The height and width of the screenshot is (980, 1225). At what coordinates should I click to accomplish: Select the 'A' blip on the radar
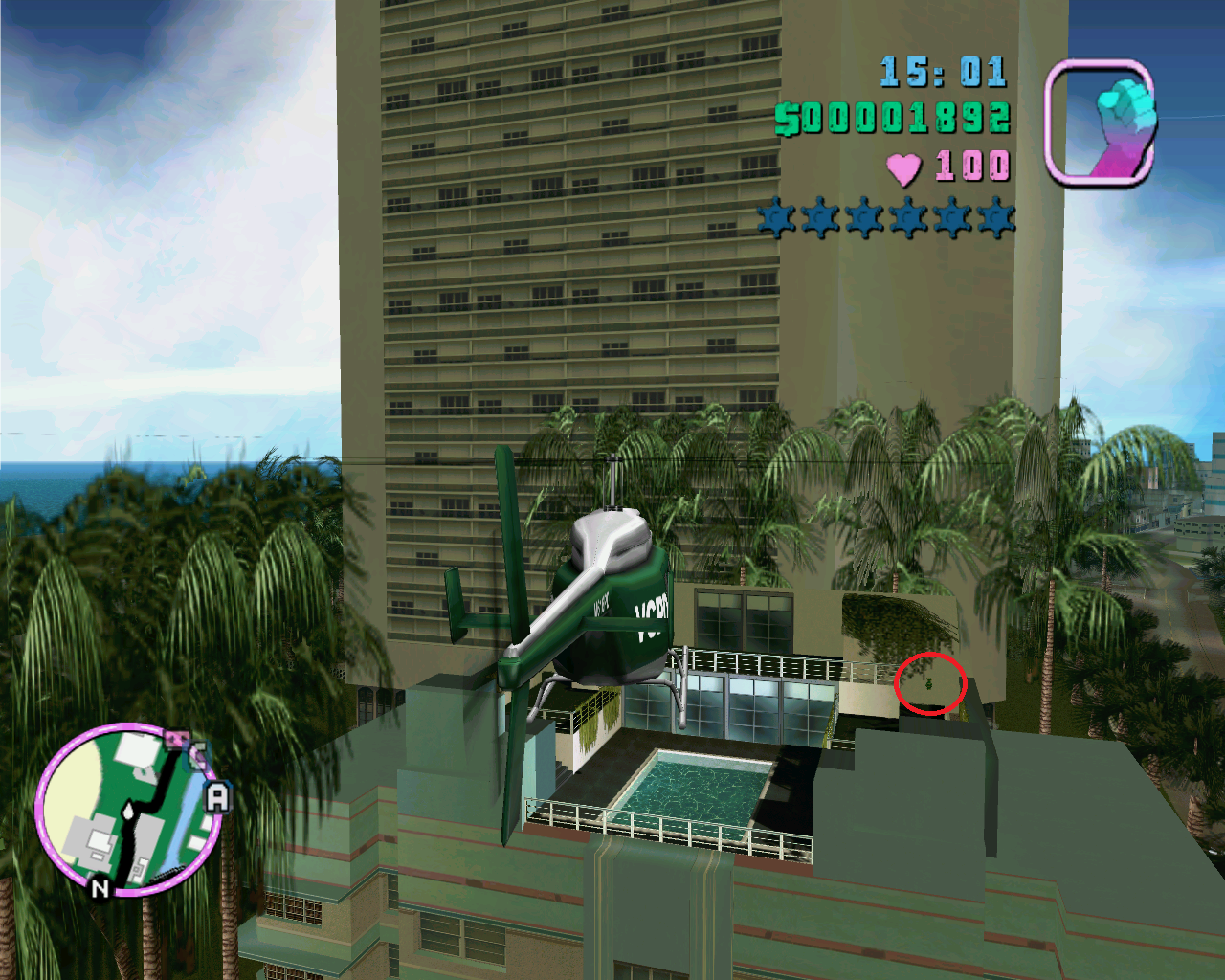pyautogui.click(x=218, y=797)
